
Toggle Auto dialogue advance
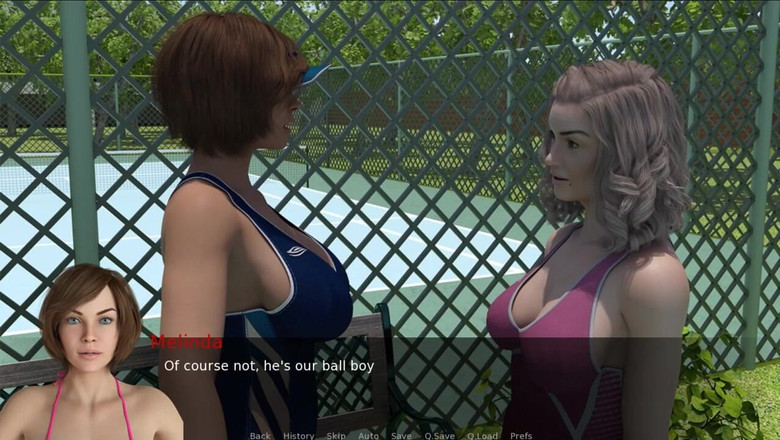(368, 435)
